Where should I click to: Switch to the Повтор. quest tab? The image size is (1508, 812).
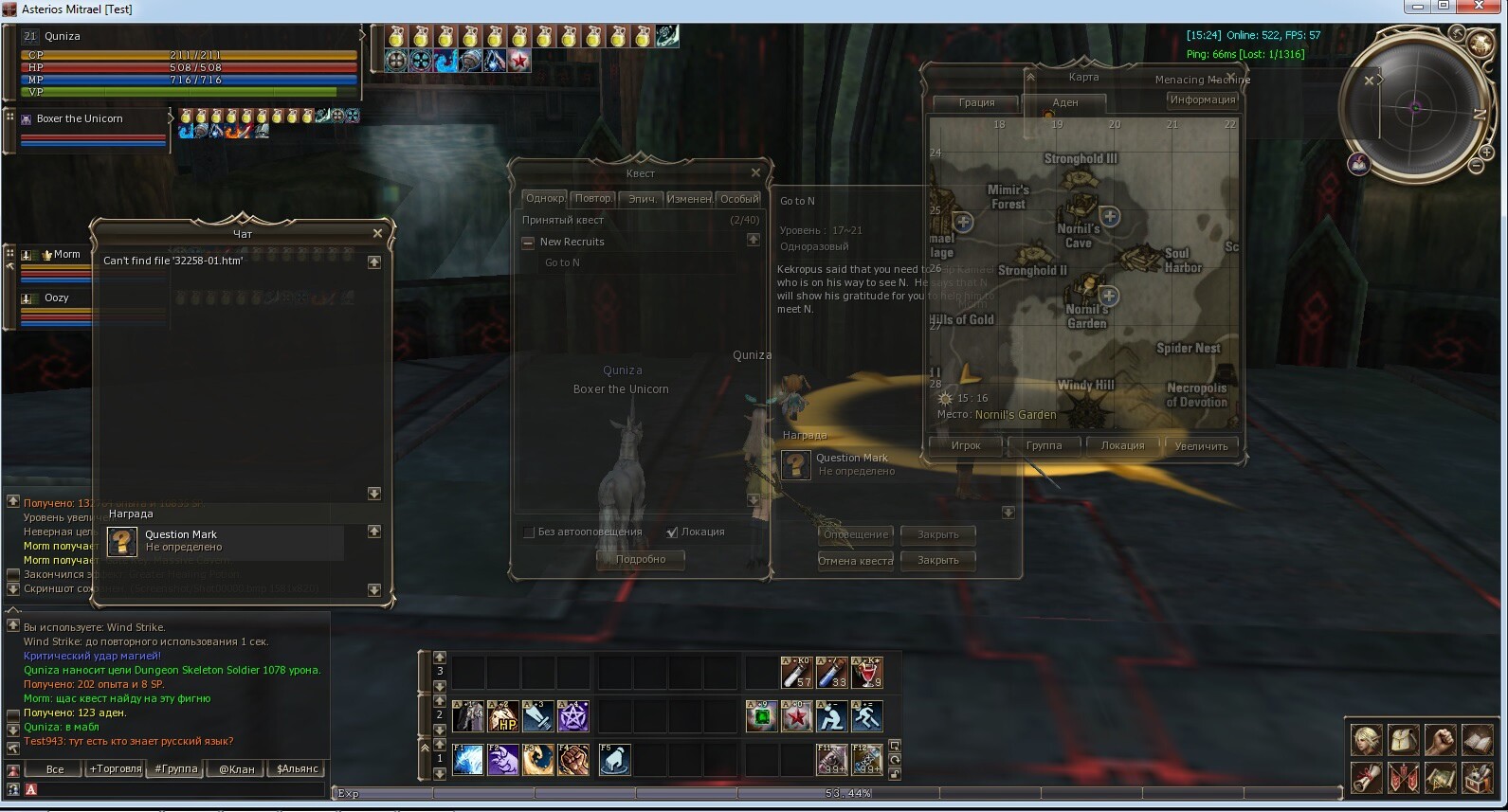pos(592,198)
